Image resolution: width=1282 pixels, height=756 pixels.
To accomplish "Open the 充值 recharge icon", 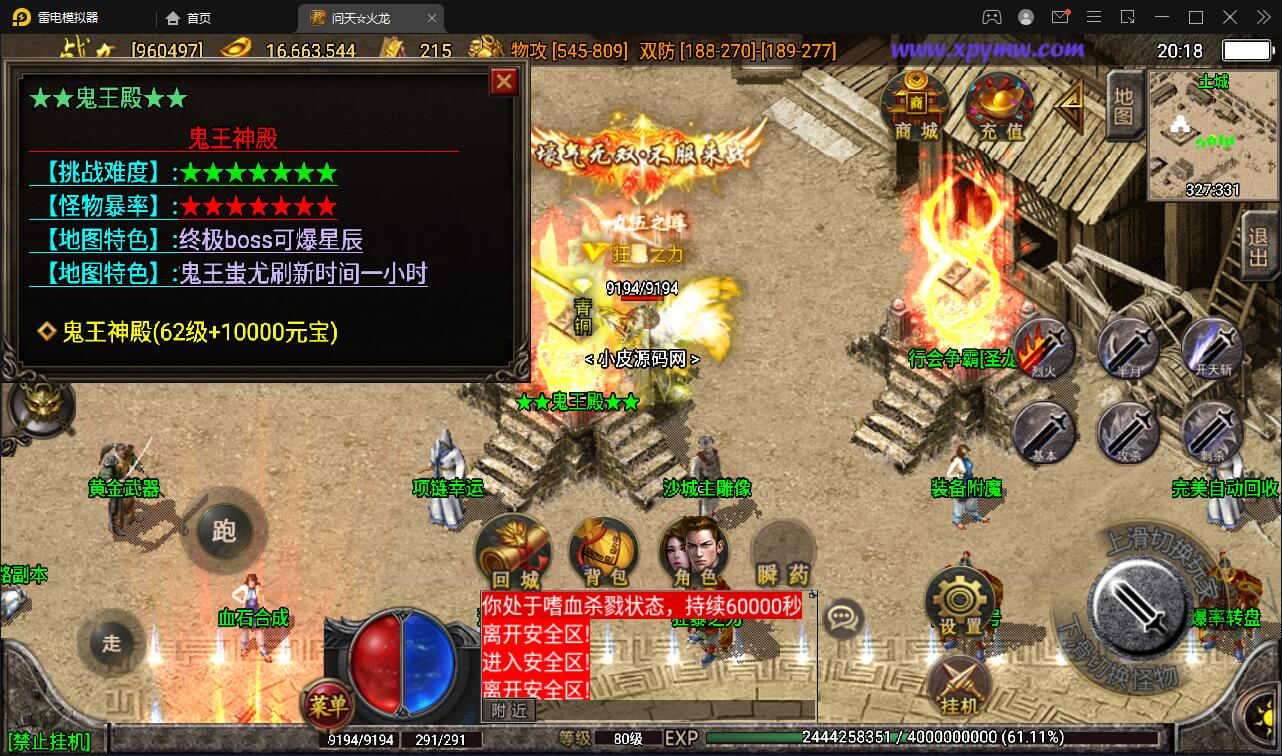I will [998, 103].
